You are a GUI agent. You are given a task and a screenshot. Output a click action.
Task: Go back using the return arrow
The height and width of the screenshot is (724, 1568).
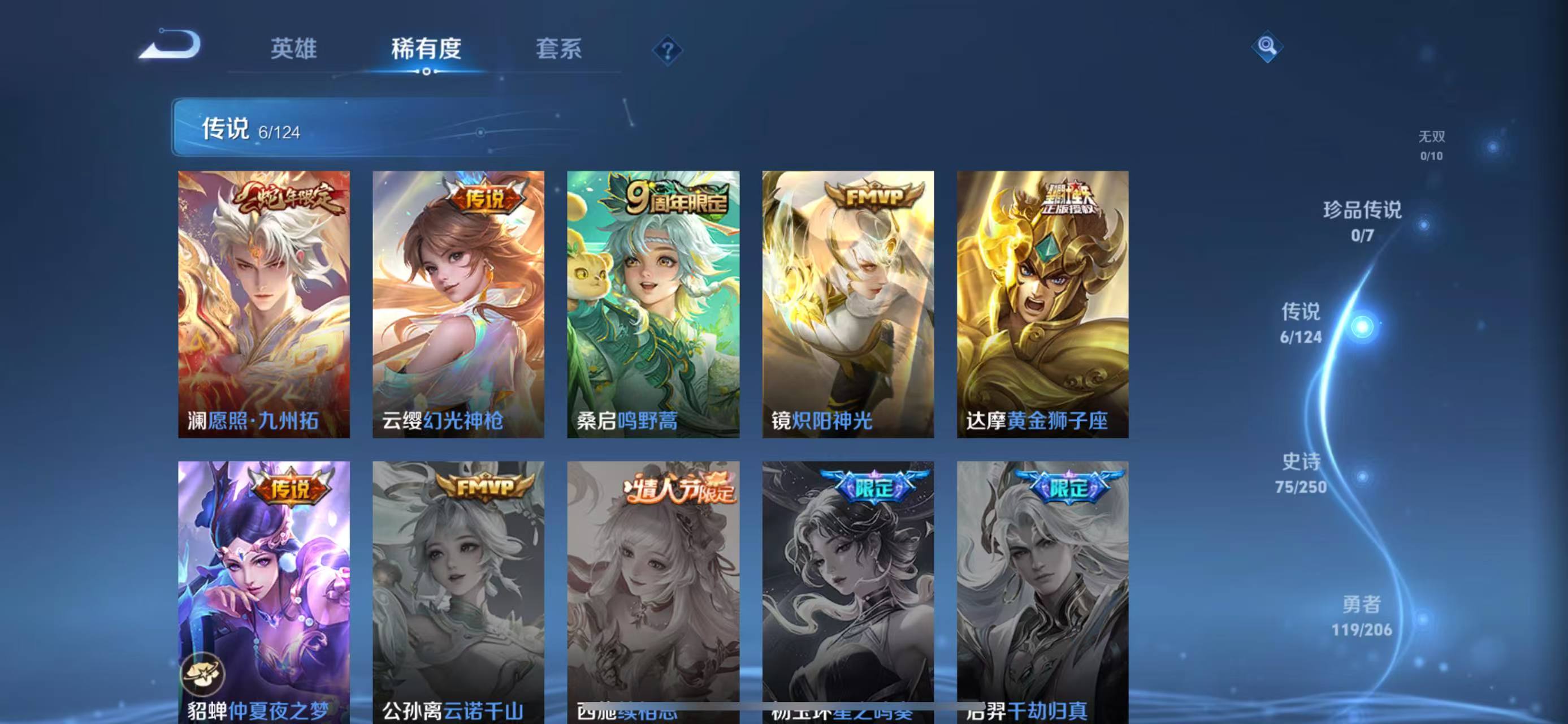click(x=171, y=45)
